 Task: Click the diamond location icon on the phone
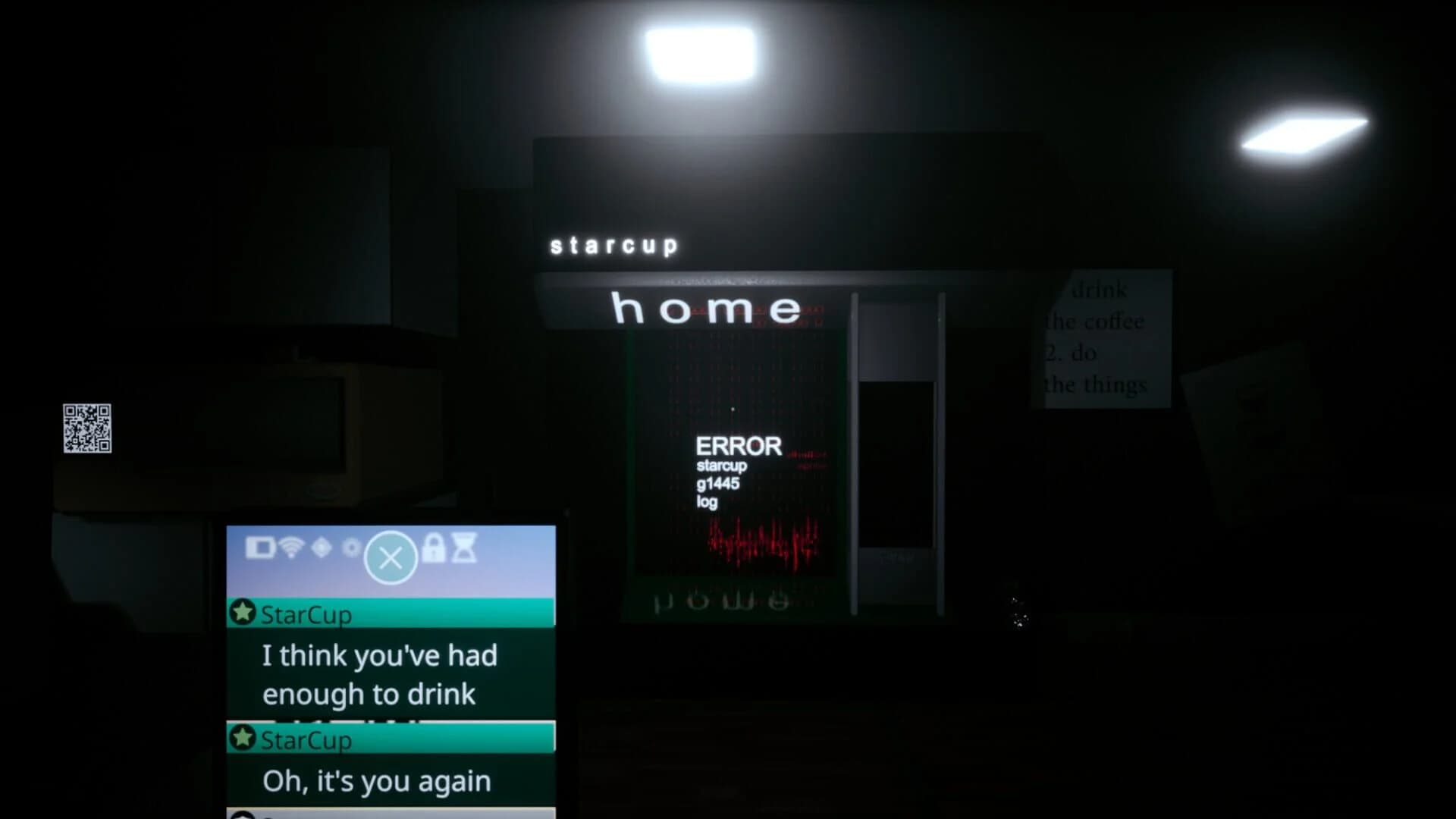pos(322,548)
